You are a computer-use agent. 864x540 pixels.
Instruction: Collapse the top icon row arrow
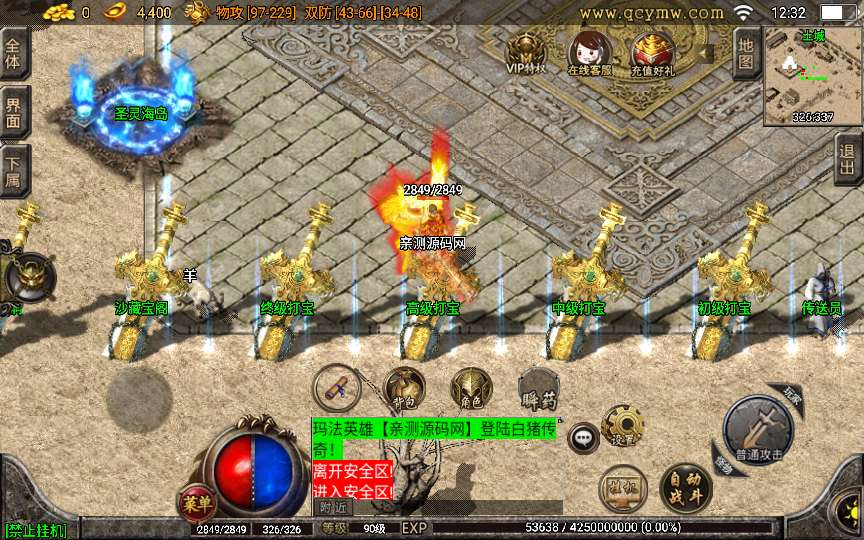click(707, 50)
